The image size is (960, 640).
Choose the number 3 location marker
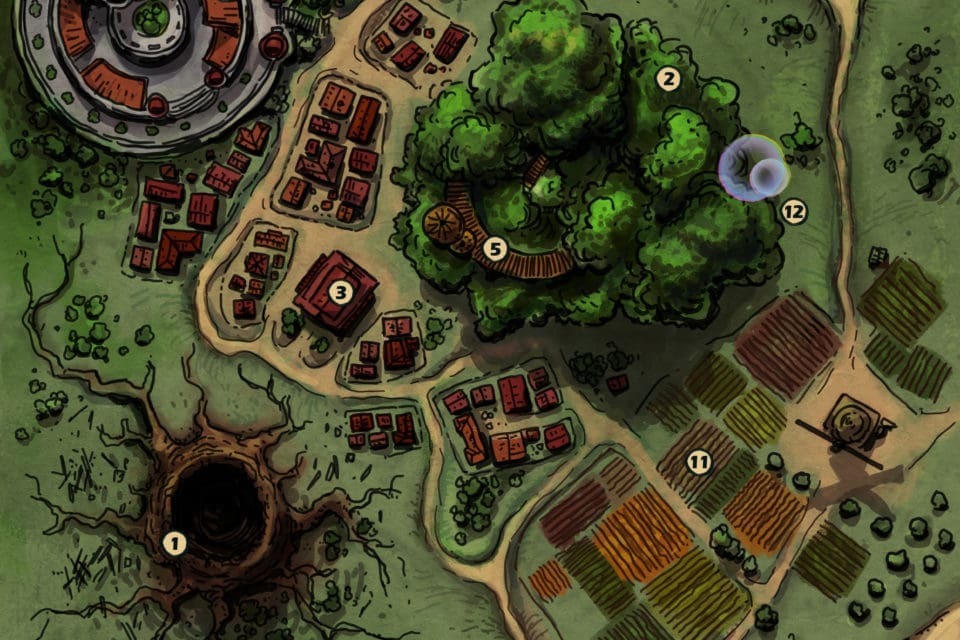coord(341,292)
